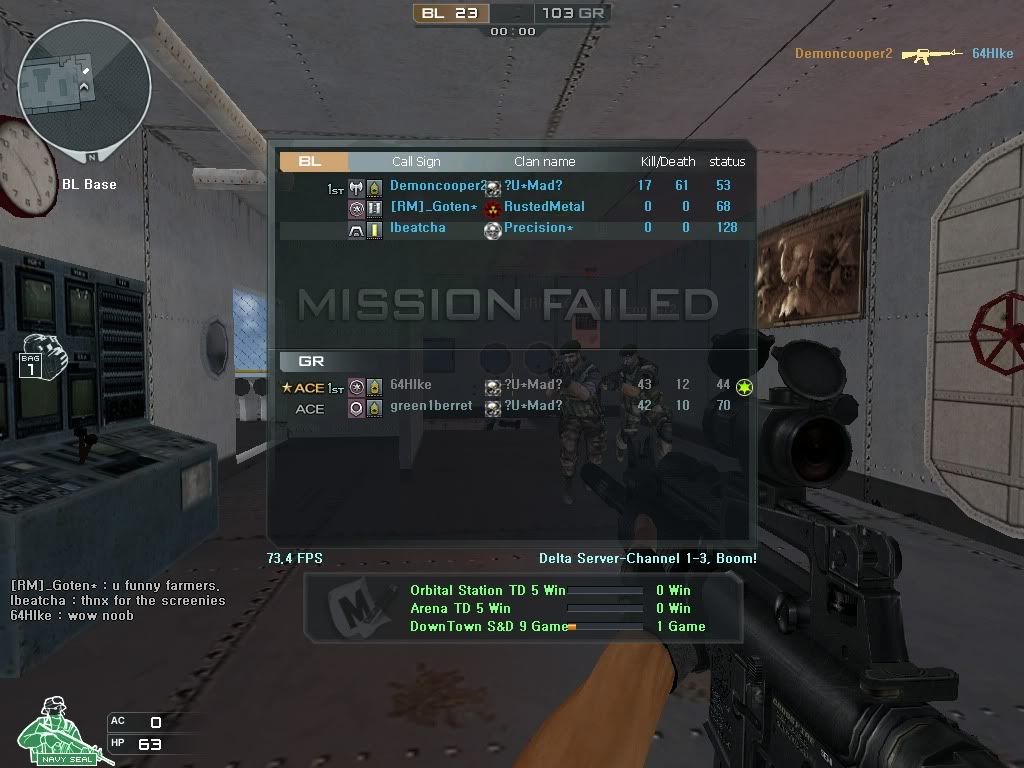Open the bag slot 1 icon
This screenshot has height=768, width=1024.
37,356
